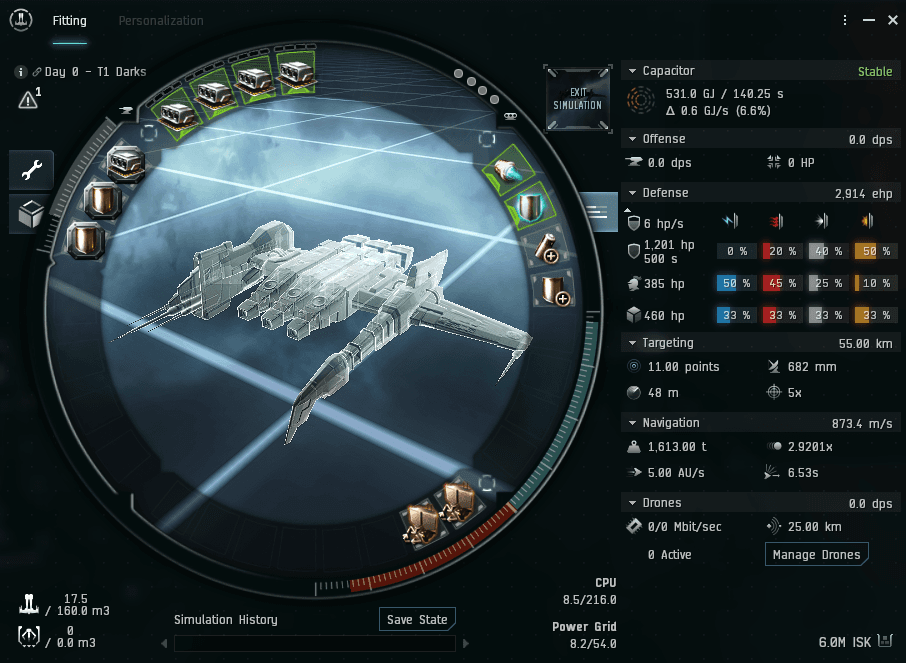This screenshot has width=906, height=663.
Task: Minimize the fitting window
Action: pyautogui.click(x=866, y=20)
